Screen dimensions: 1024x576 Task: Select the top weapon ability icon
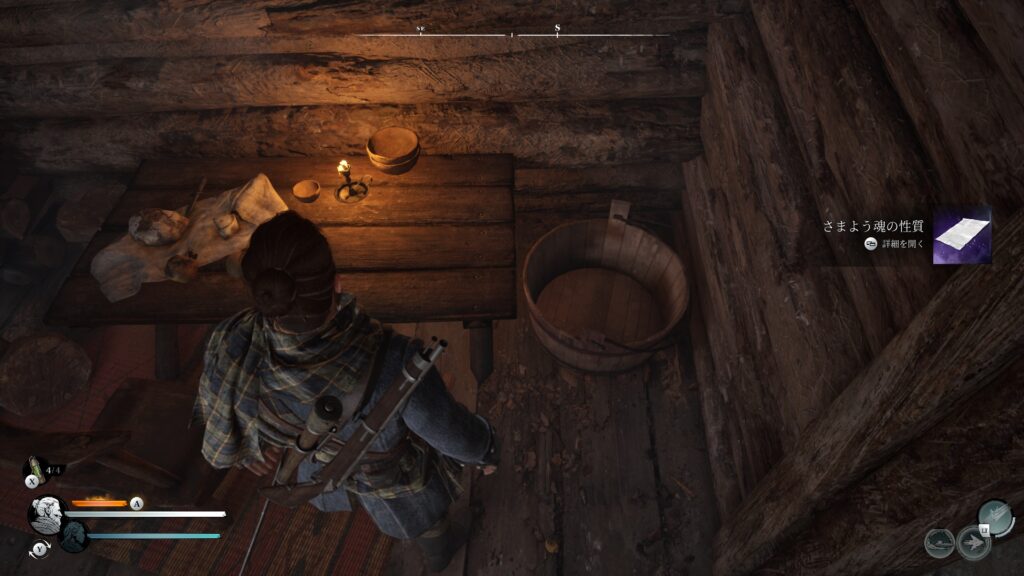tap(995, 517)
